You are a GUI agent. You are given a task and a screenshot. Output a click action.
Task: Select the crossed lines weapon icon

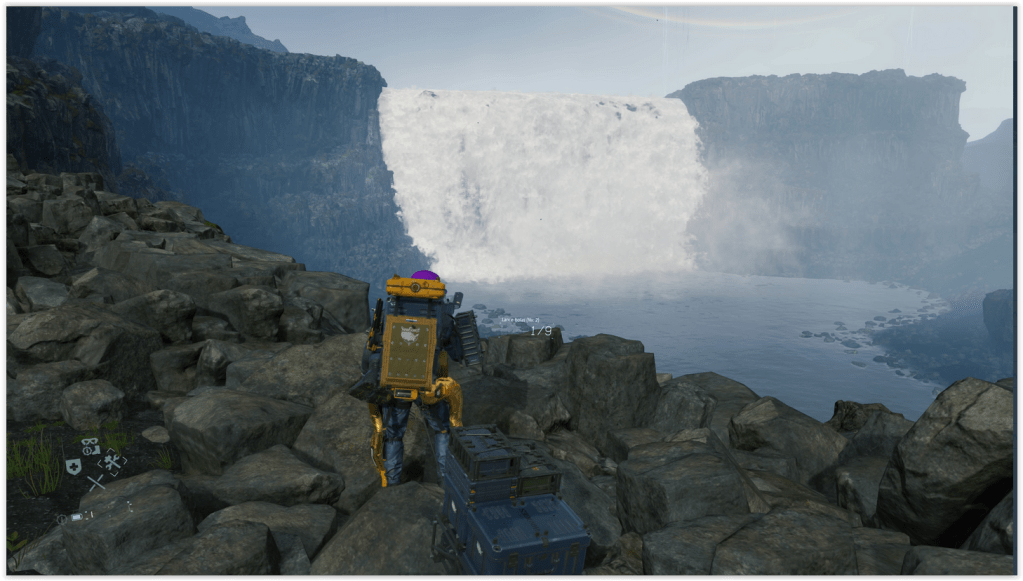pyautogui.click(x=94, y=484)
